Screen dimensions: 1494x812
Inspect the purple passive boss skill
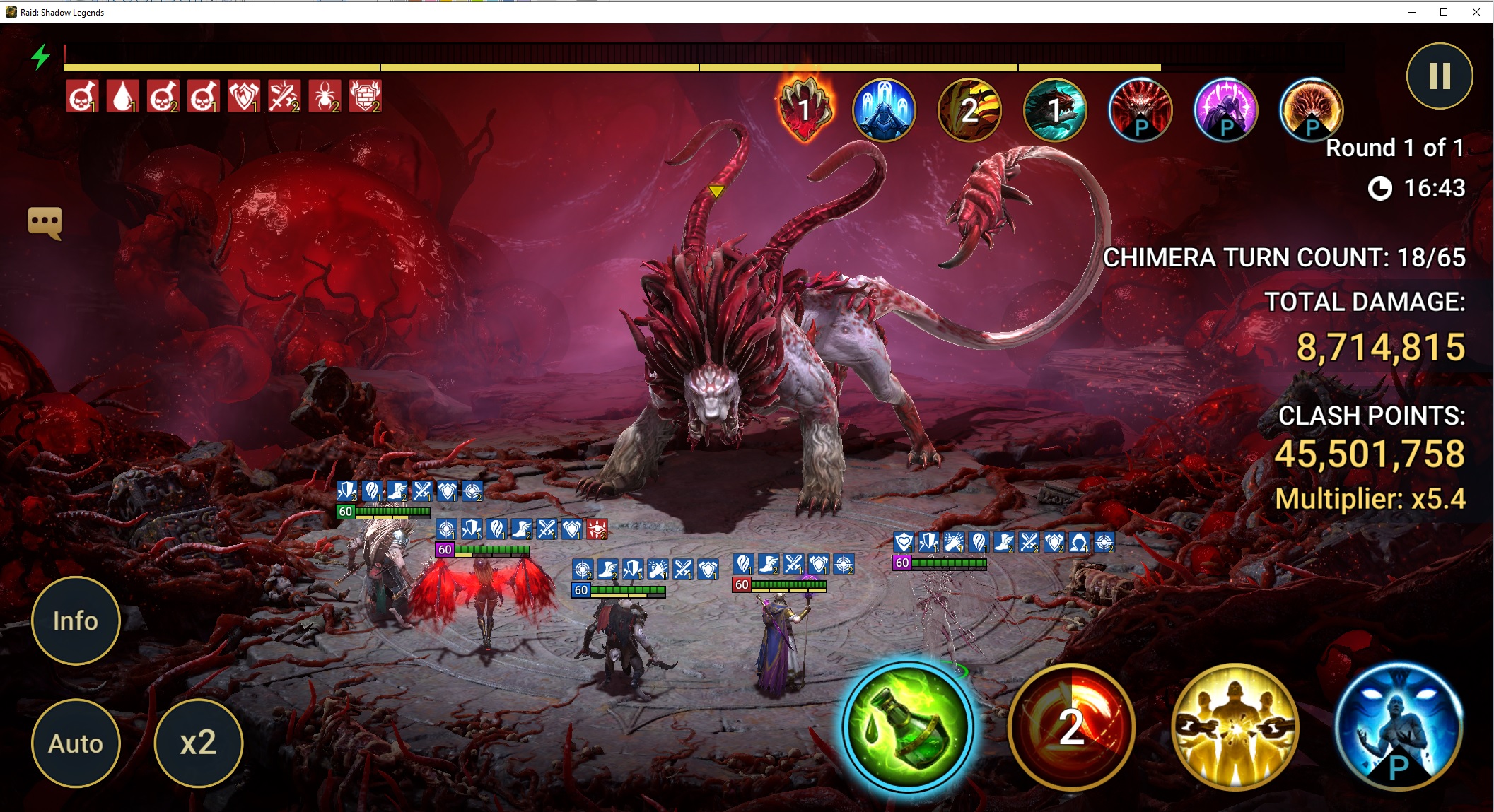[1225, 110]
